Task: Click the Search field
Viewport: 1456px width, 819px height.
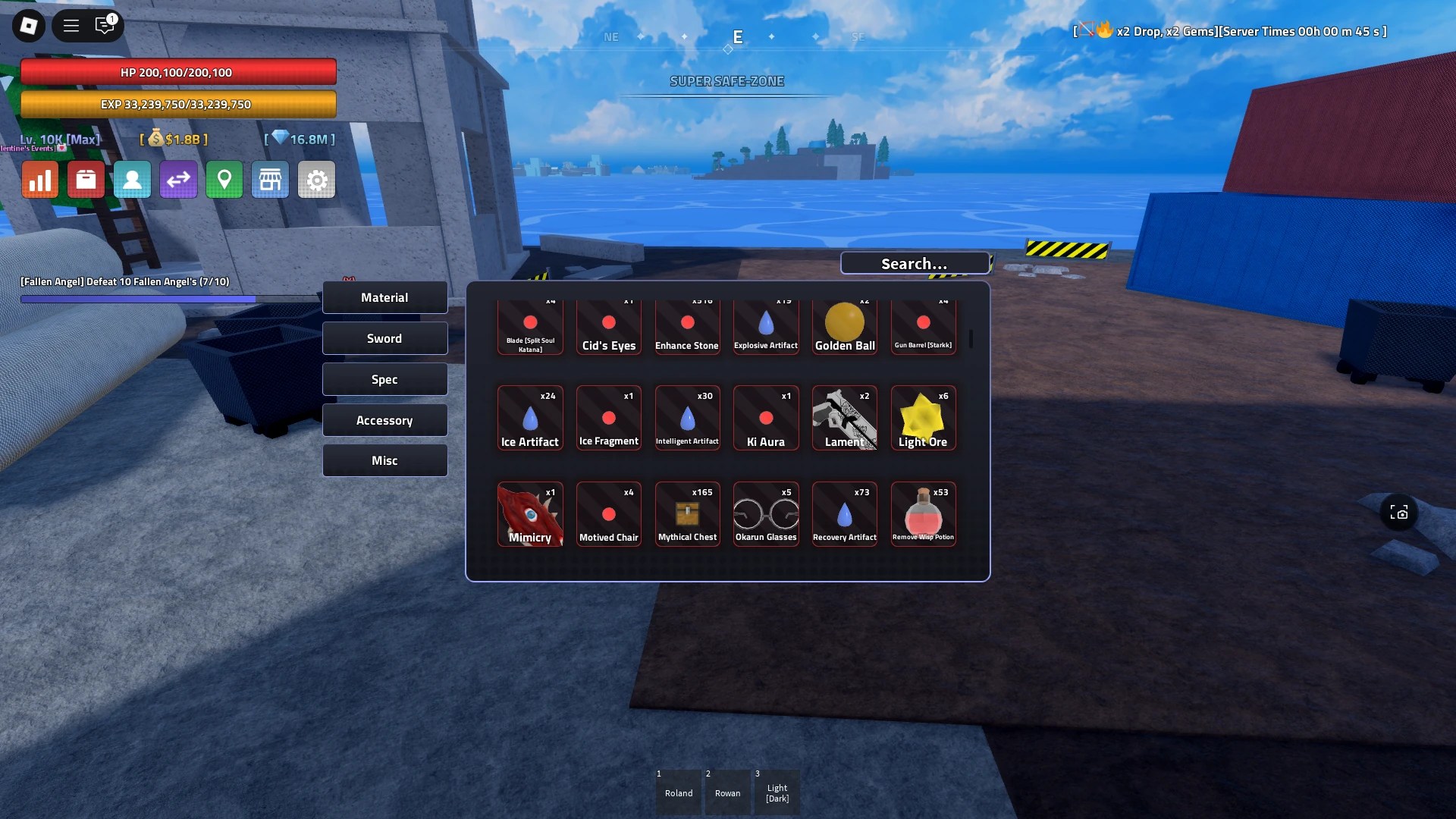Action: [914, 263]
